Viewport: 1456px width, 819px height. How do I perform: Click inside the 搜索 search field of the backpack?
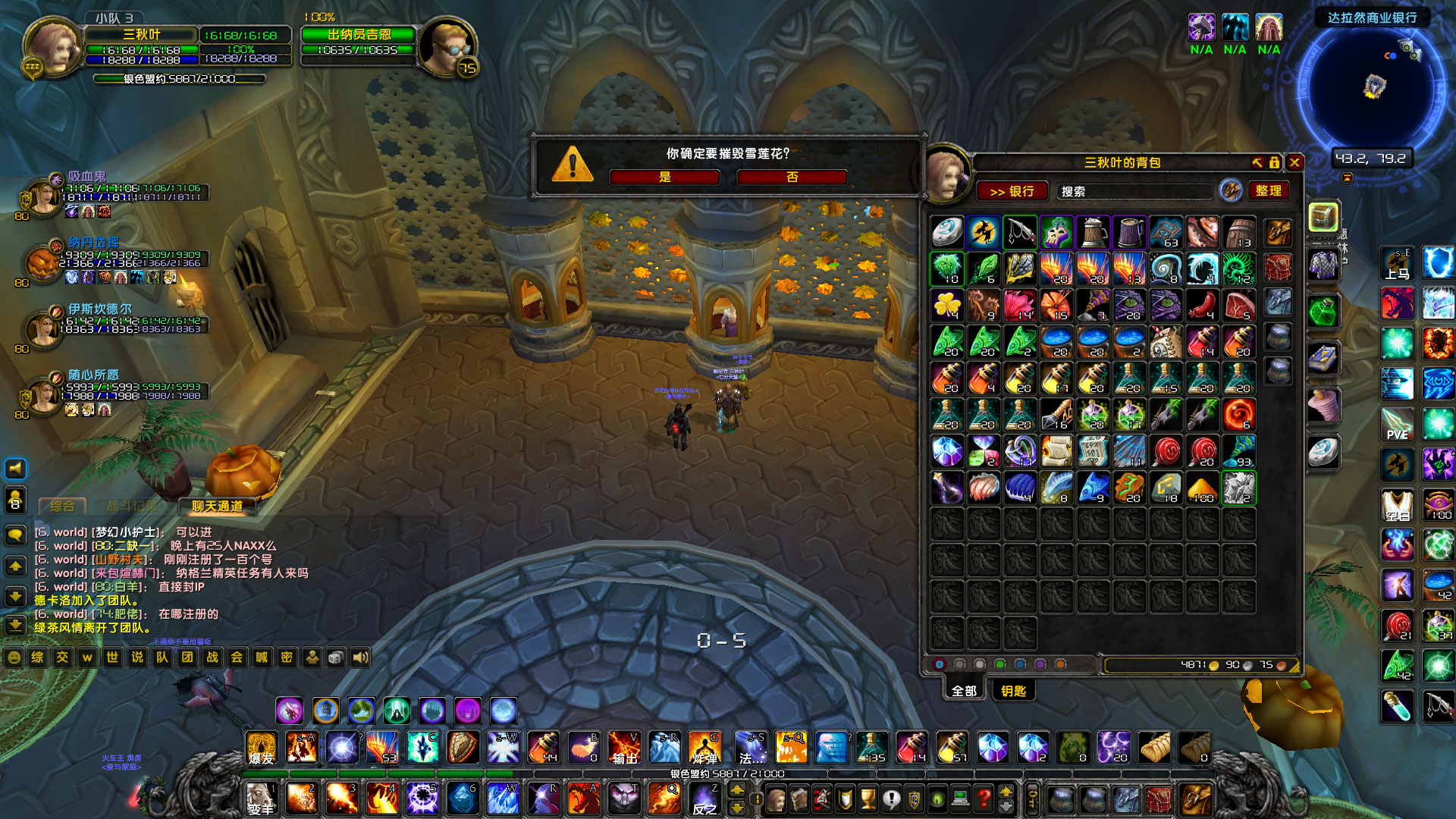click(1134, 191)
